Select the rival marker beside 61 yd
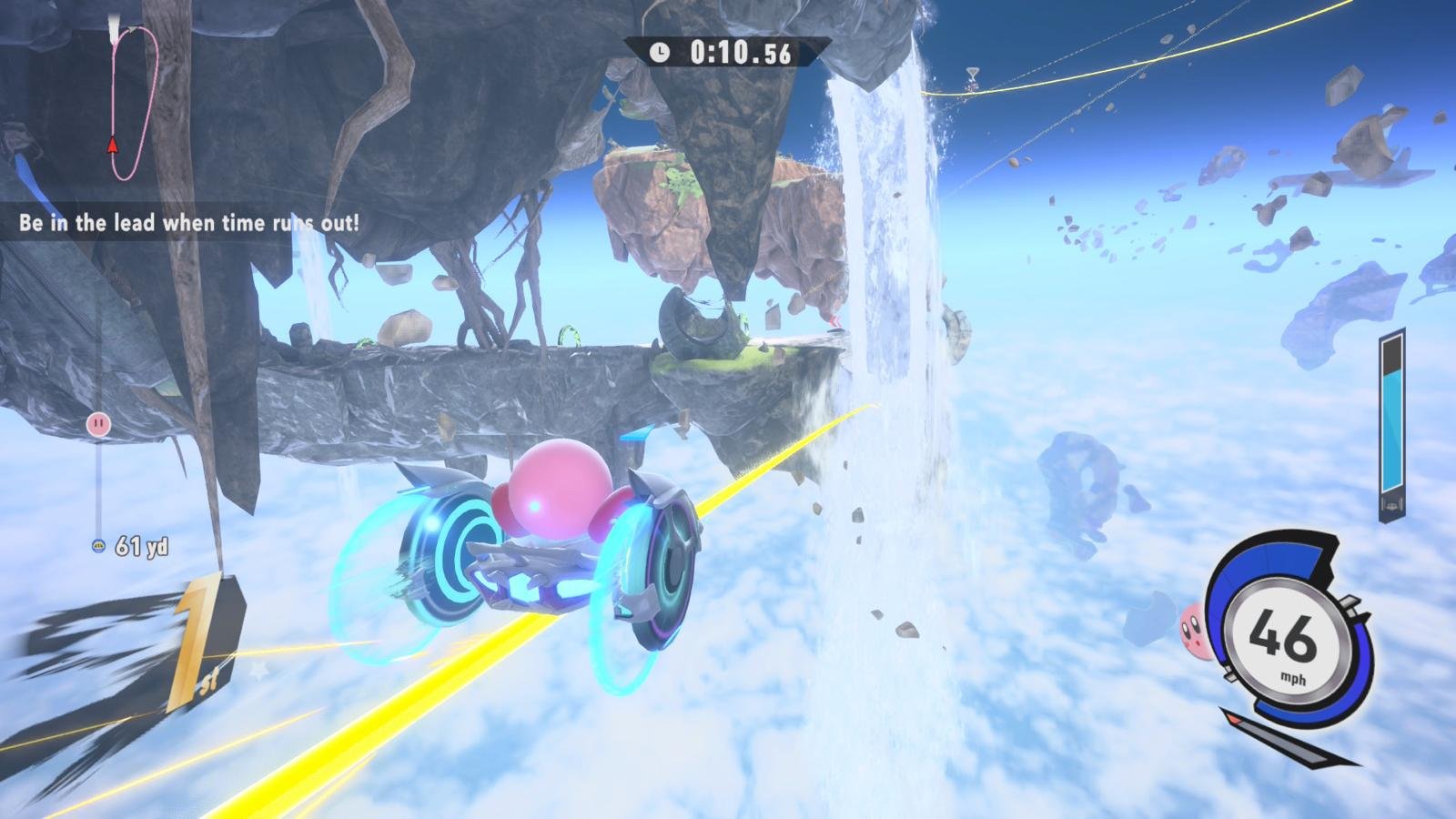1456x819 pixels. (x=98, y=546)
